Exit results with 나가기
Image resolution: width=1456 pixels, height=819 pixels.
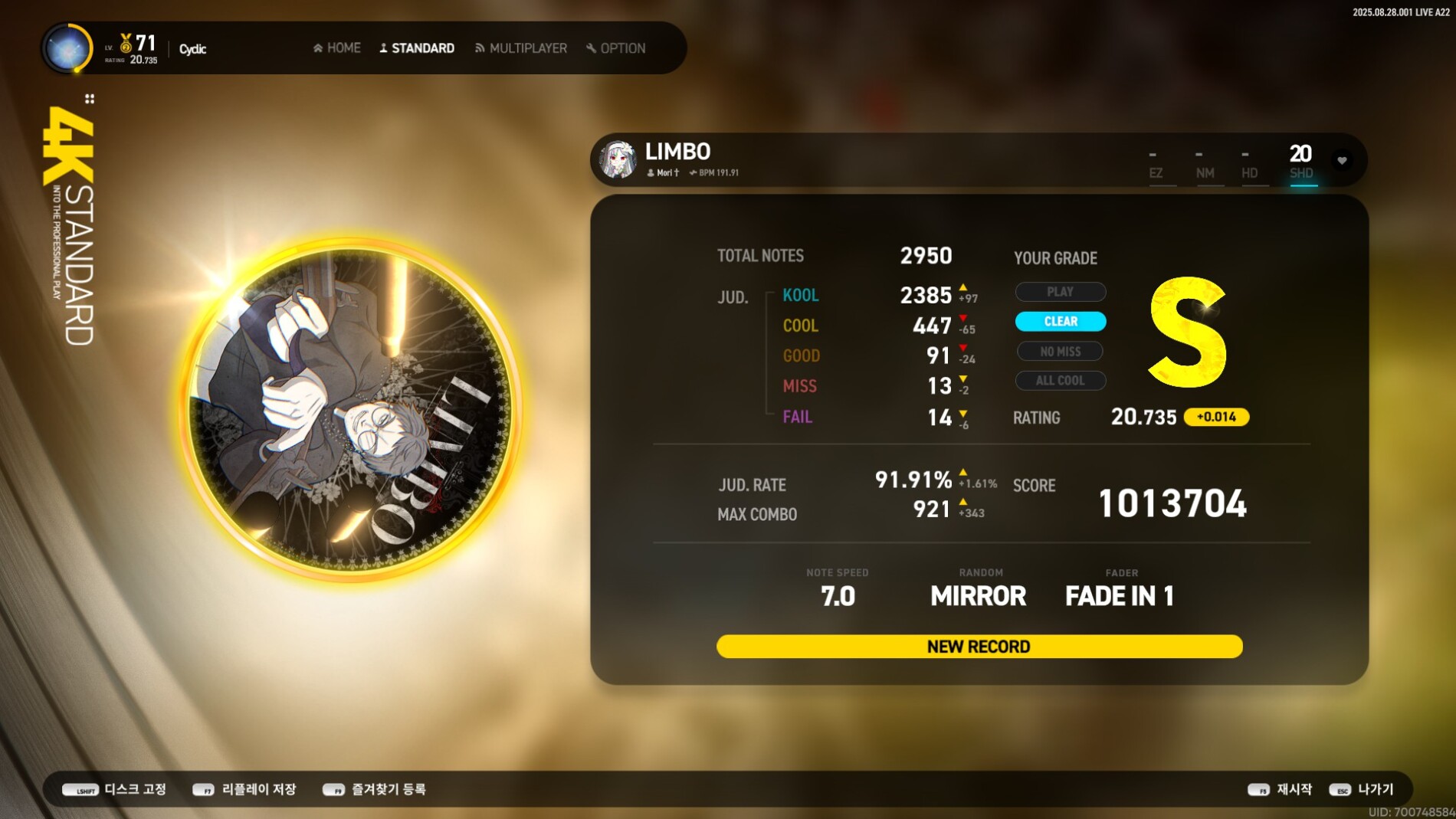click(x=1363, y=789)
